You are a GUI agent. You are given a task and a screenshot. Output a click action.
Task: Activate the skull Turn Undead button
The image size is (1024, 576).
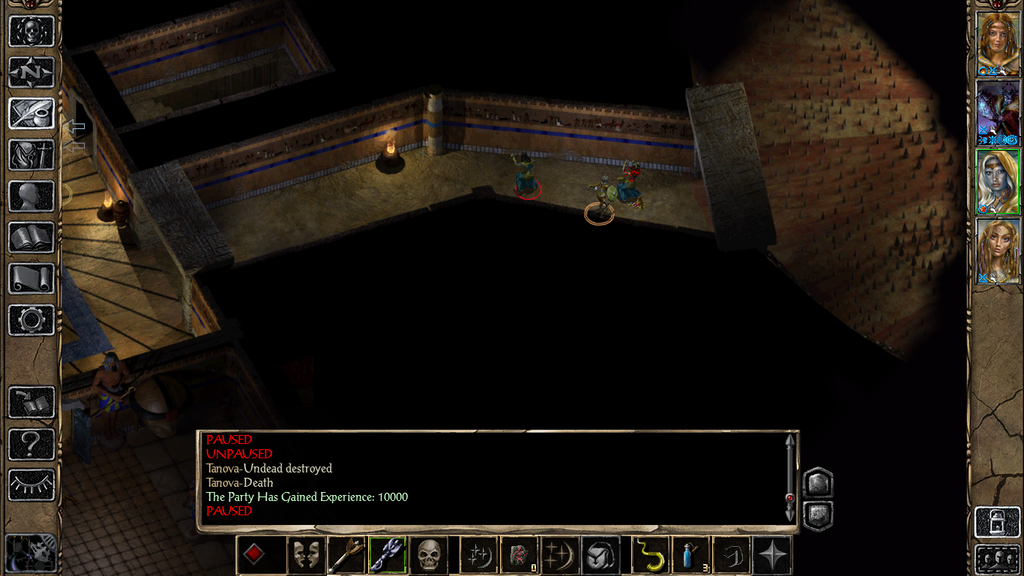(429, 555)
